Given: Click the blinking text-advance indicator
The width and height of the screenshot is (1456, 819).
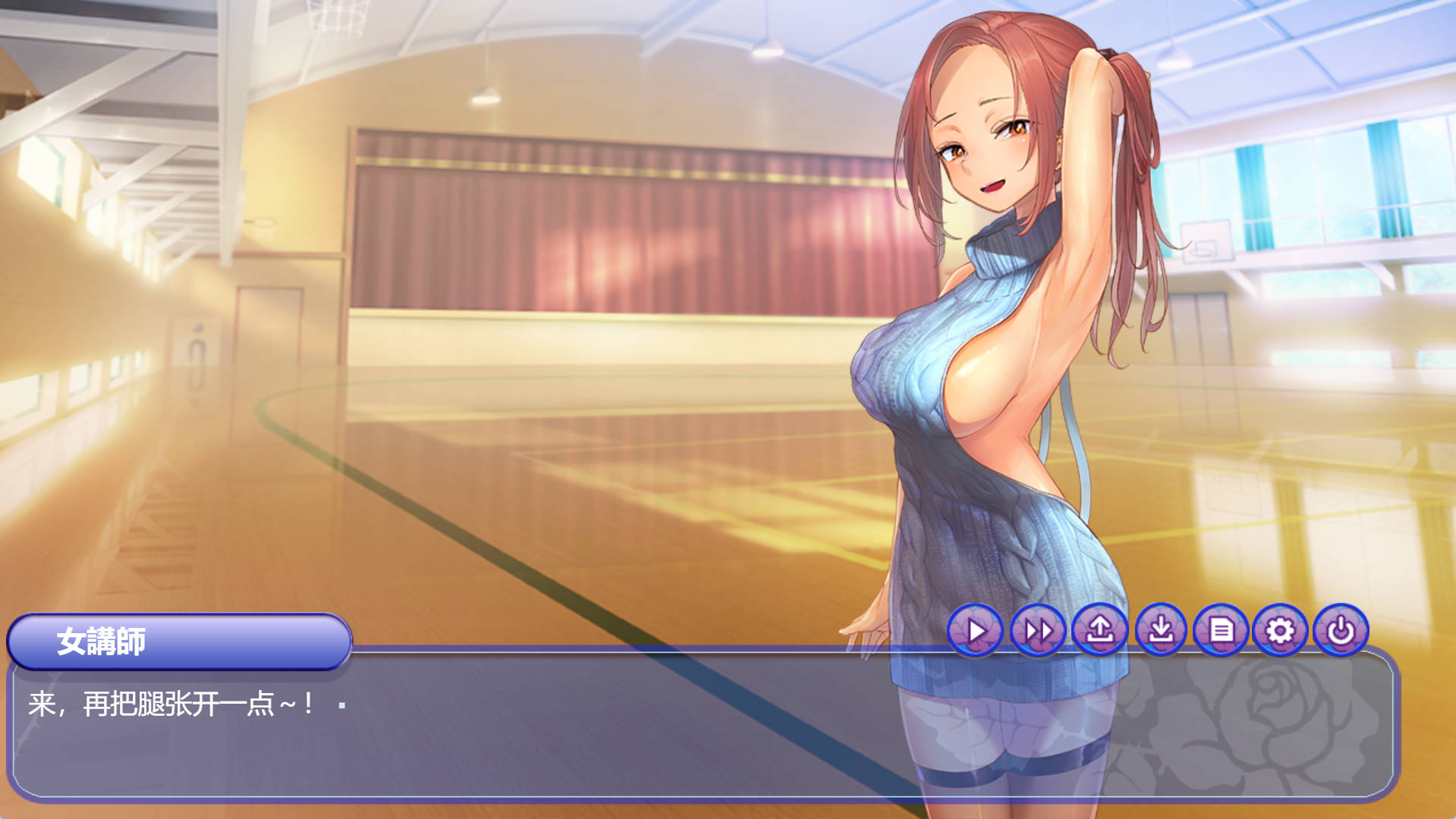Looking at the screenshot, I should tap(341, 705).
